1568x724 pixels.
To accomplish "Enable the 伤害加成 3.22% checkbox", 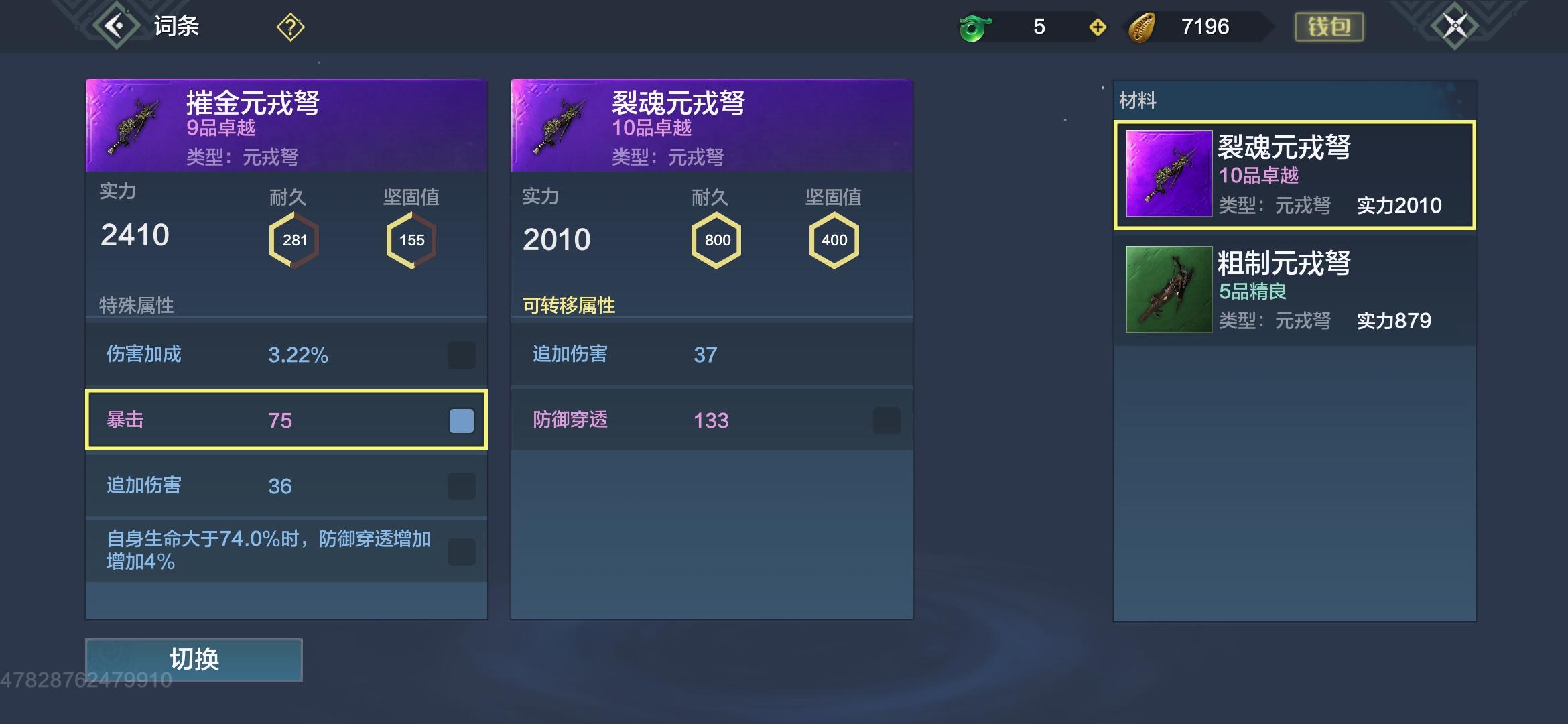I will pos(460,355).
